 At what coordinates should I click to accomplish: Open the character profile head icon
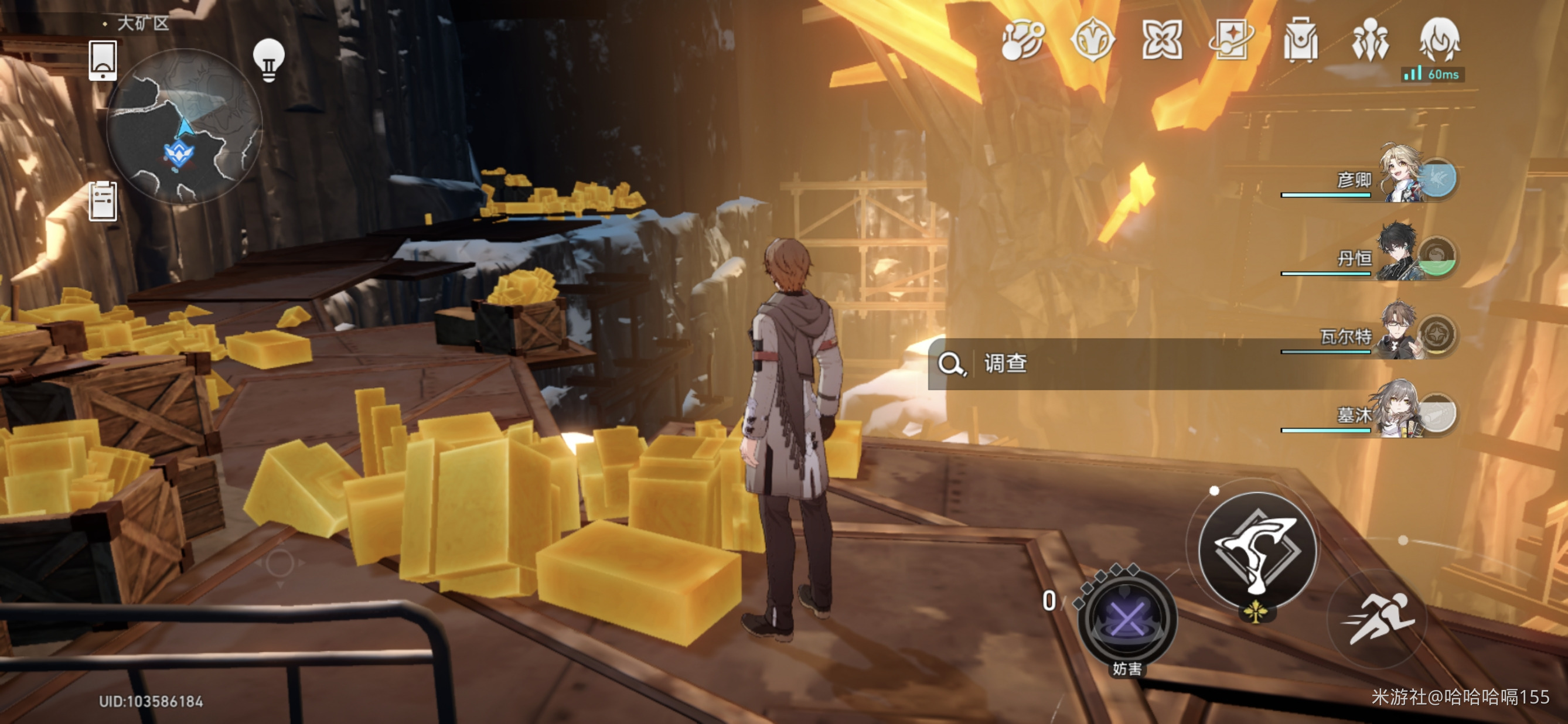click(1439, 40)
